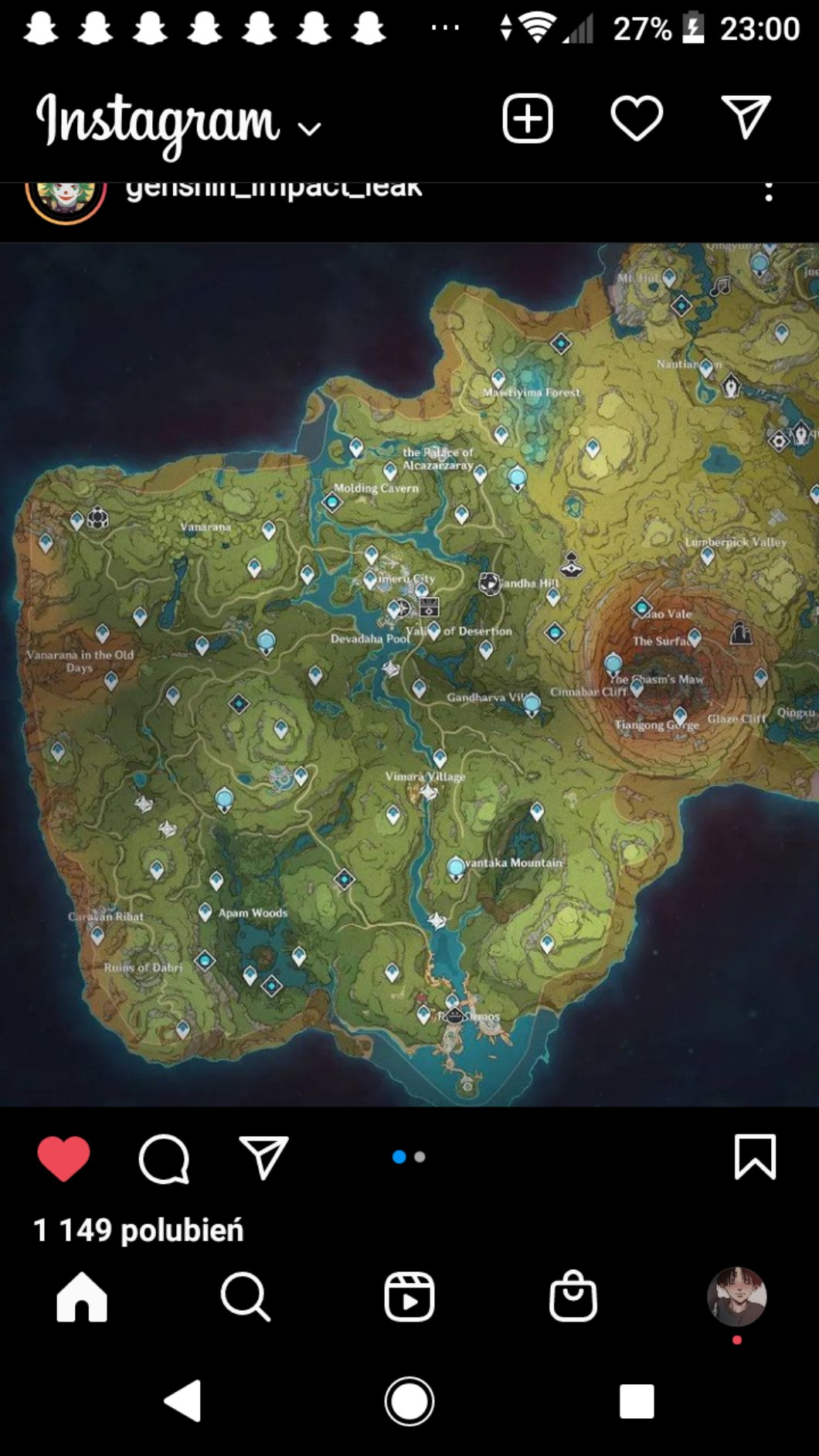The height and width of the screenshot is (1456, 819).
Task: Choose the teleport waypoint beside Apam Woods
Action: pos(205,912)
